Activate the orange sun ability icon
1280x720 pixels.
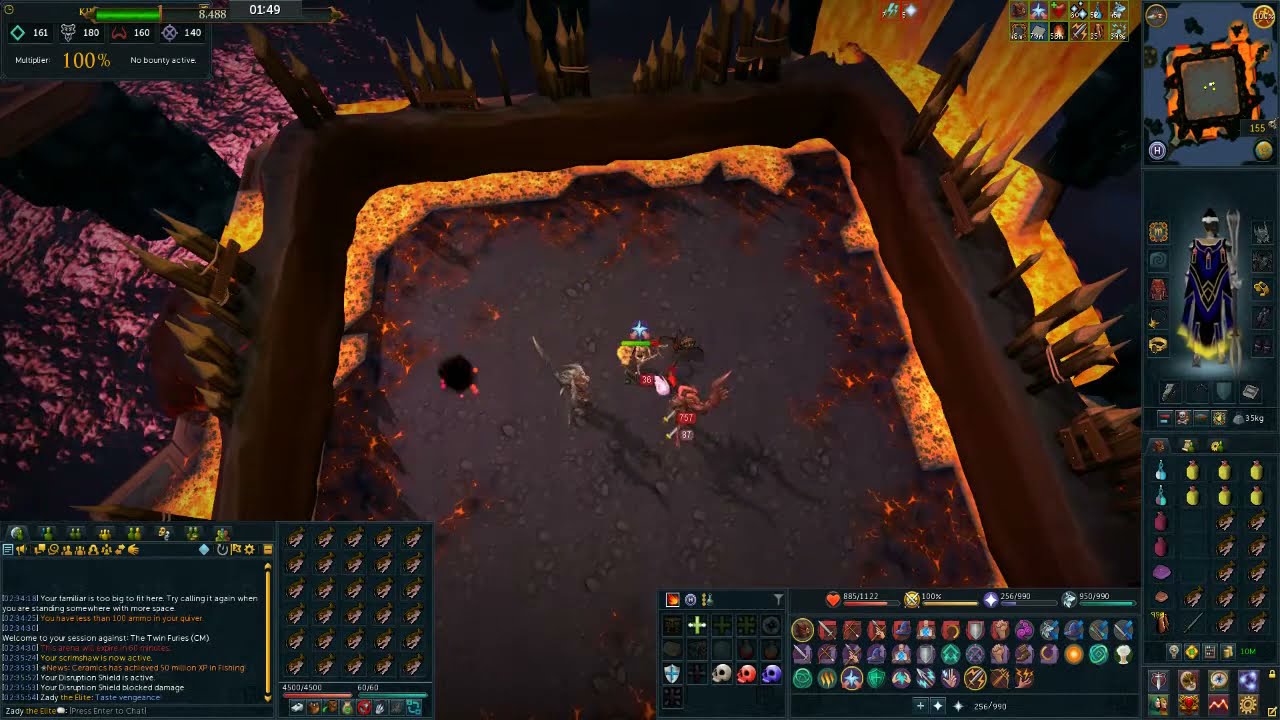click(x=1074, y=654)
